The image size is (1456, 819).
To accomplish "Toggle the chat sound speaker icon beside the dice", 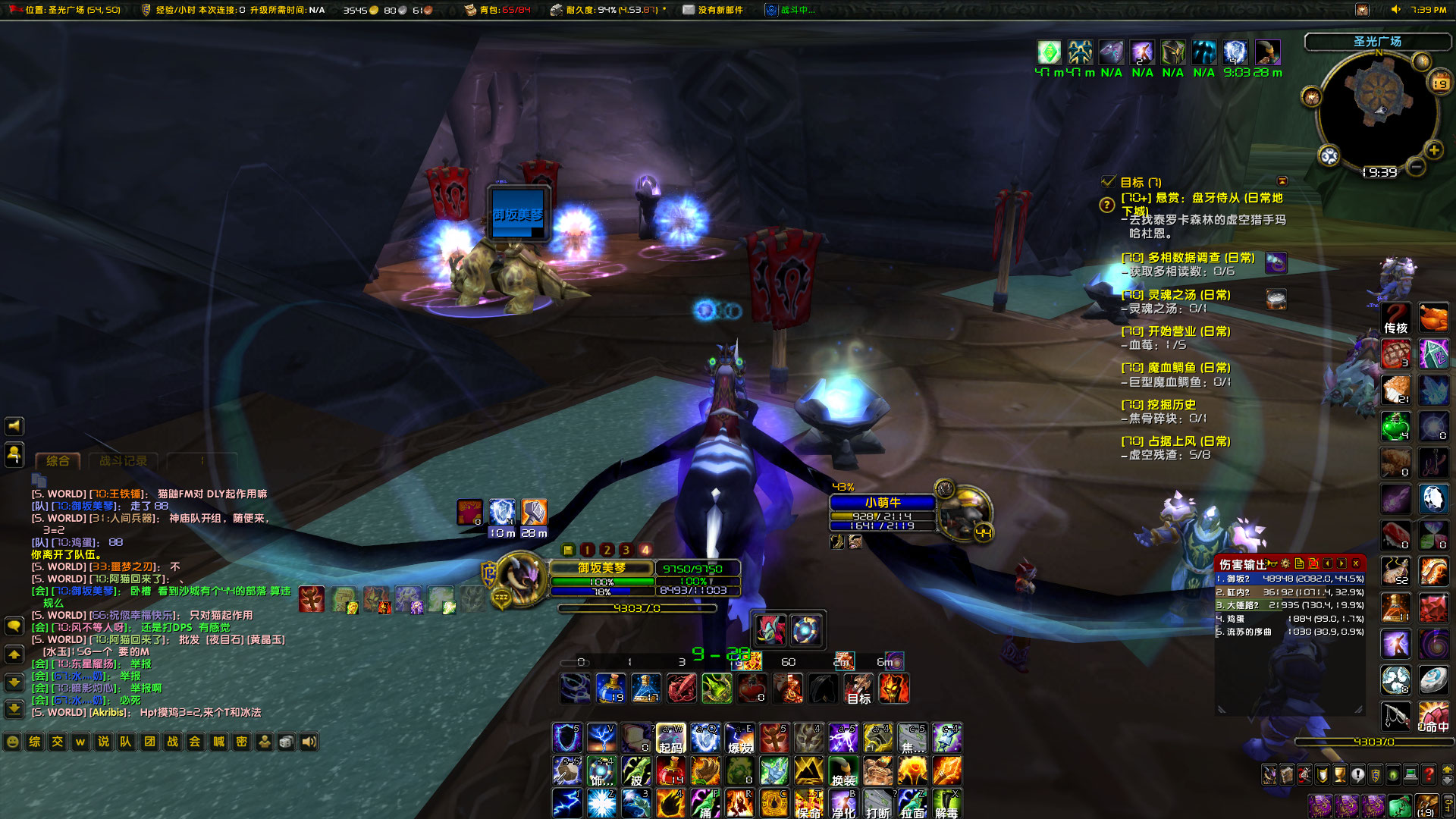I will point(310,742).
